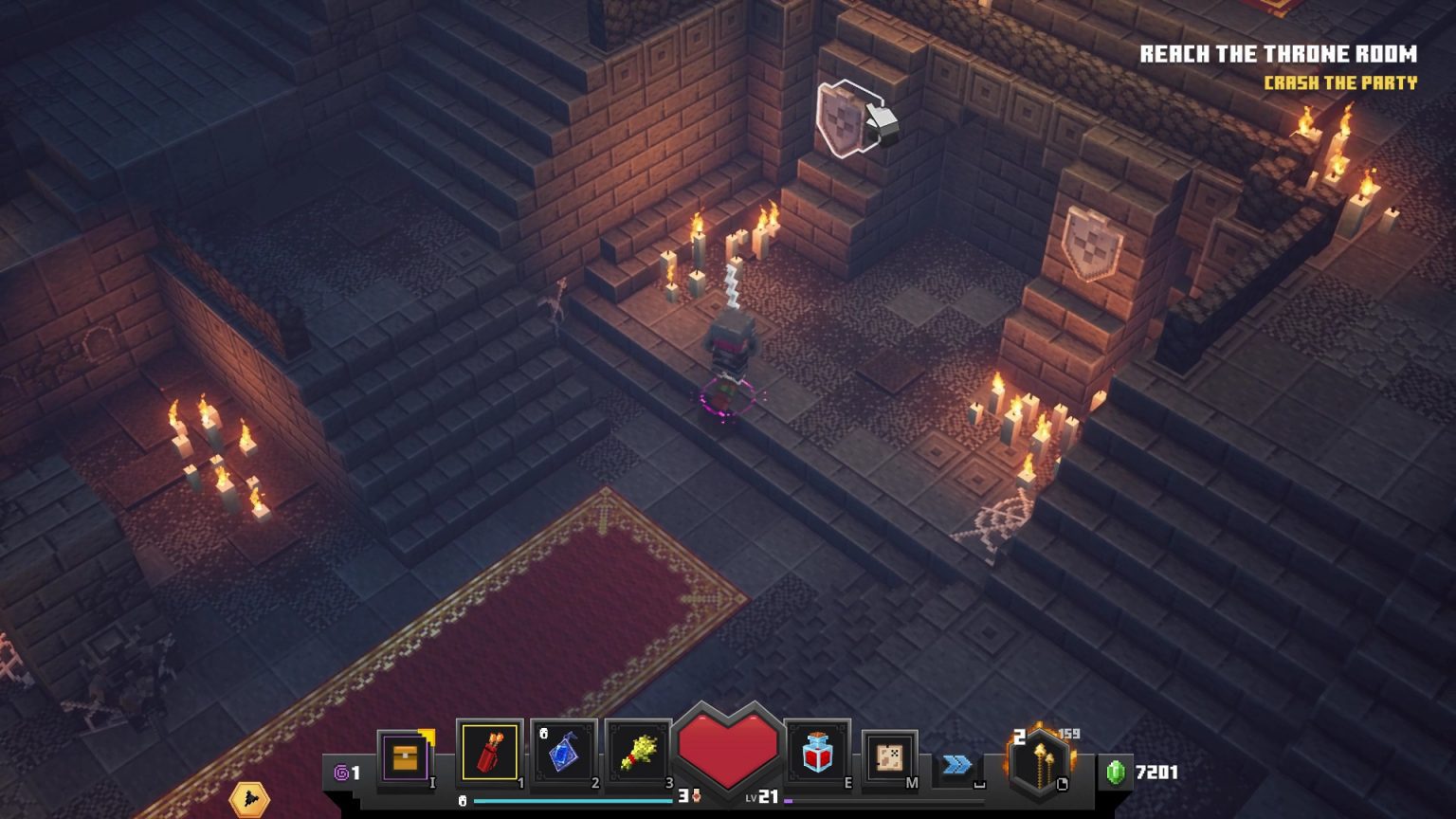Screen dimensions: 1456x819
Task: Drink the red health potion
Action: [817, 755]
